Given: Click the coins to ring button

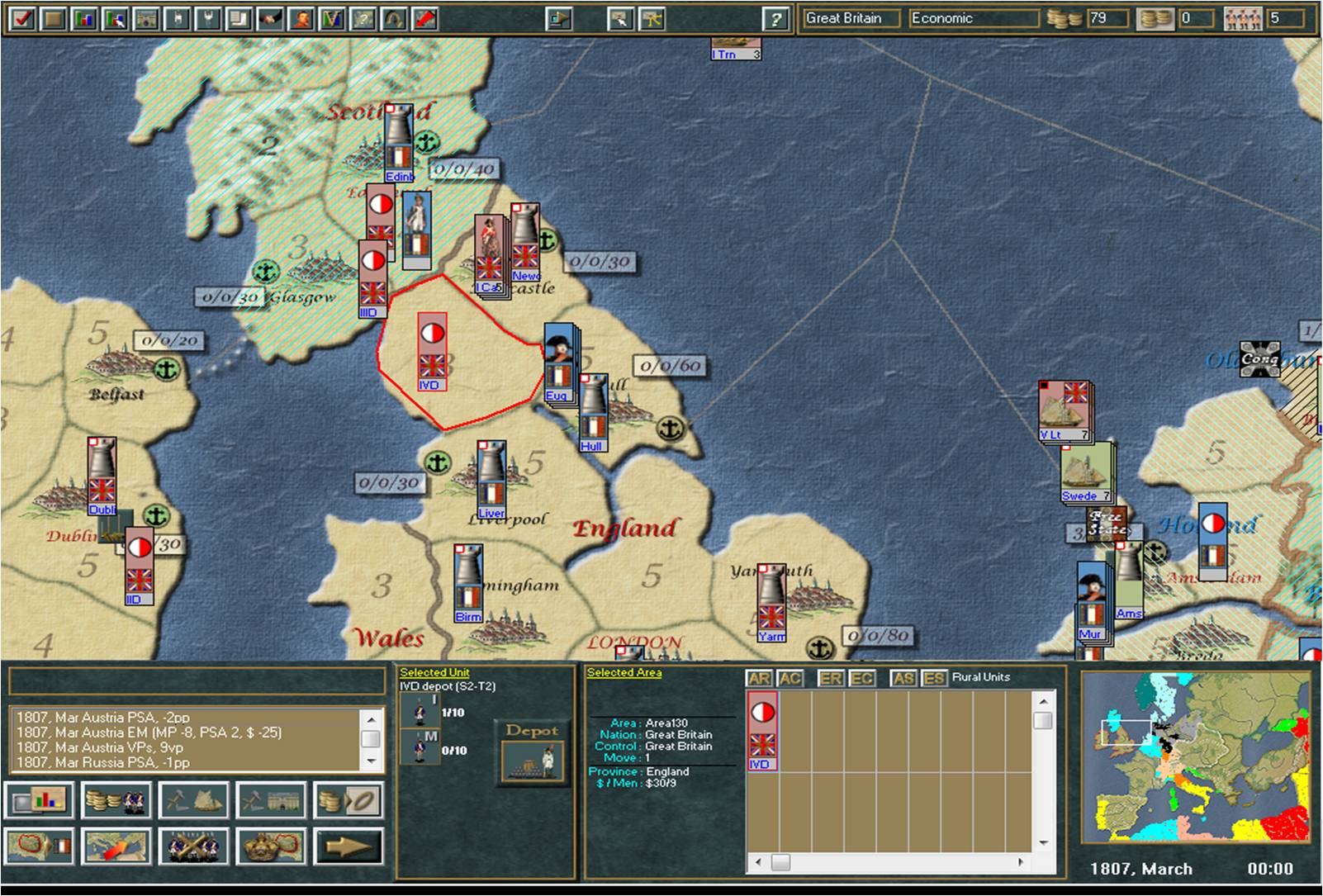Looking at the screenshot, I should click(349, 799).
